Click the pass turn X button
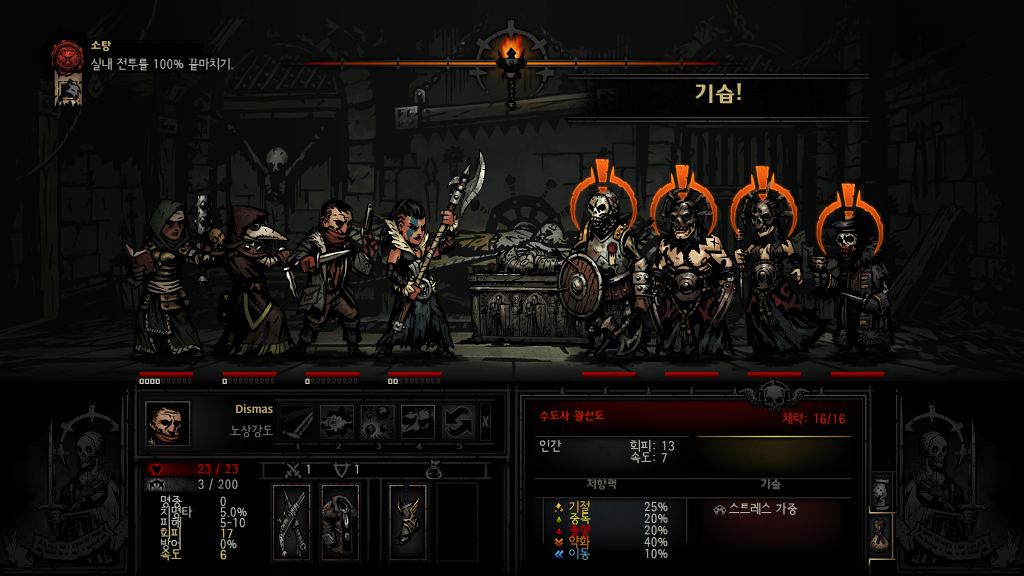 pos(486,422)
